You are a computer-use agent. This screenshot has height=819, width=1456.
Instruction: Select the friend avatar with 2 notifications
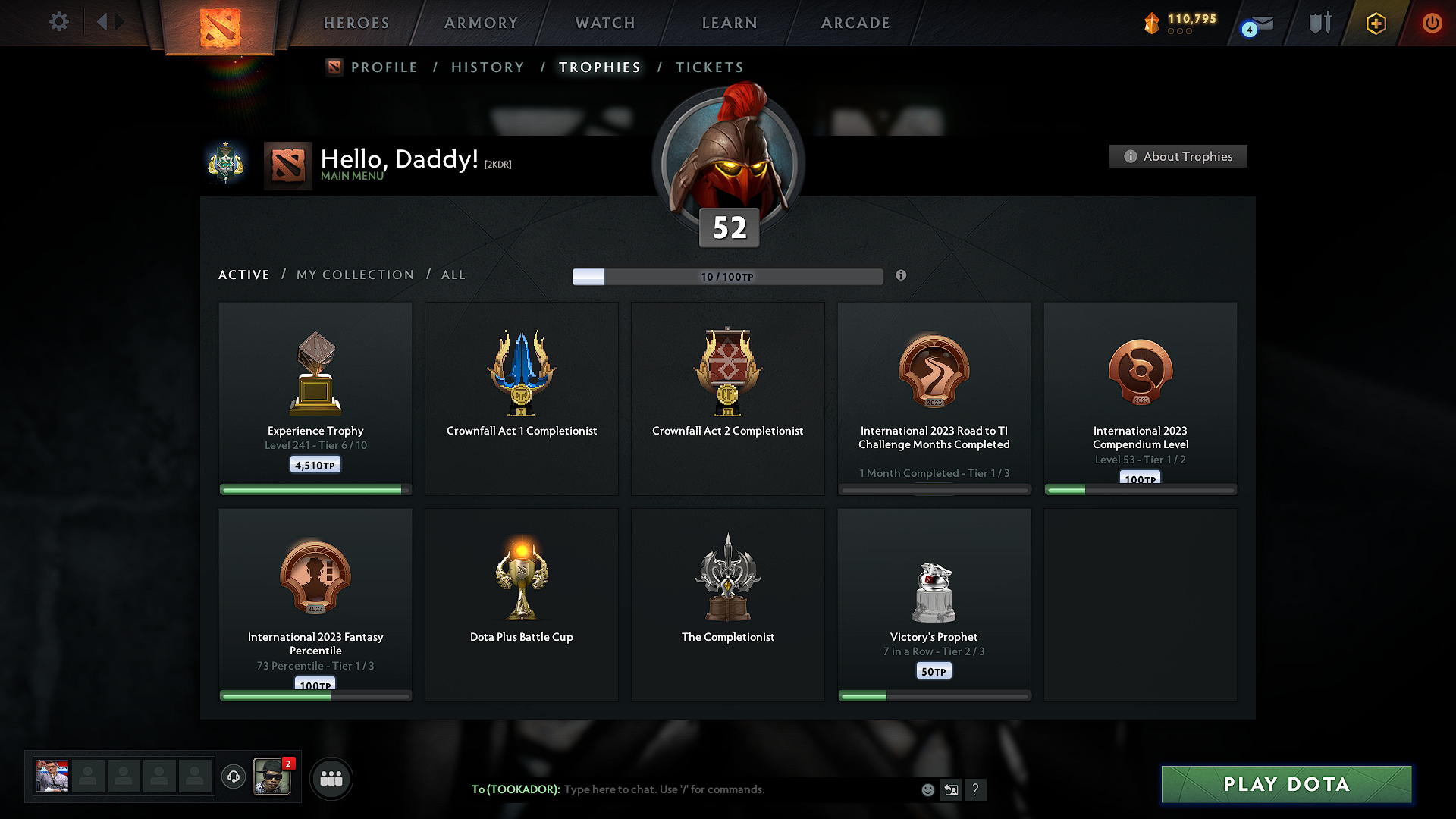(x=273, y=777)
